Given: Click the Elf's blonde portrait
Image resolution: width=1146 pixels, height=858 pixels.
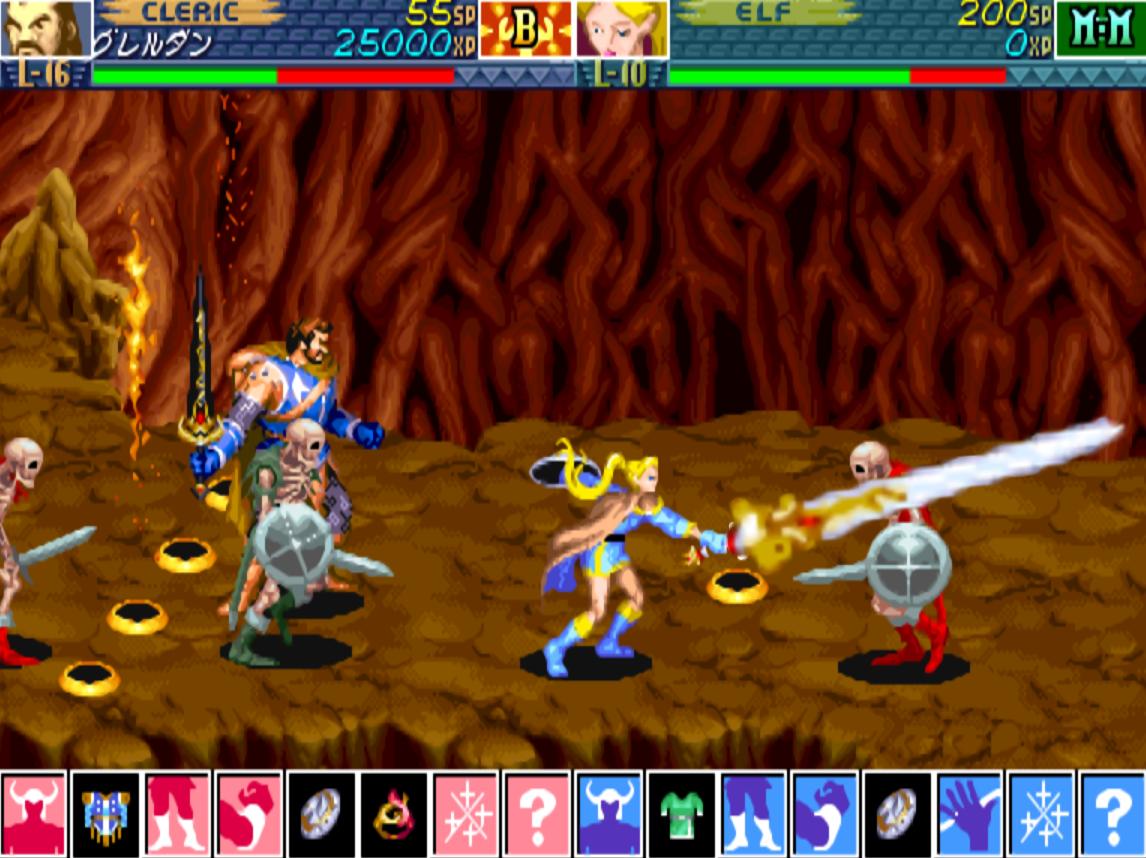Looking at the screenshot, I should click(x=621, y=28).
